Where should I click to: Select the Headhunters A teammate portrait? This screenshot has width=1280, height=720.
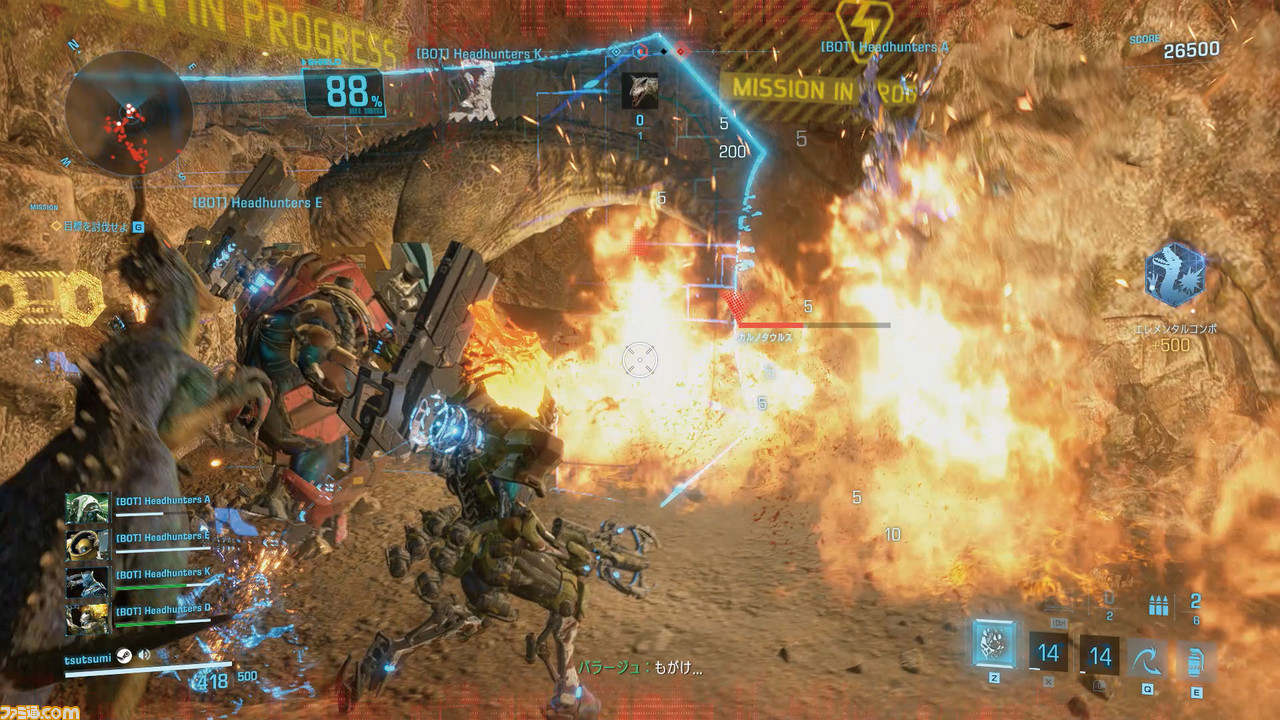click(87, 507)
